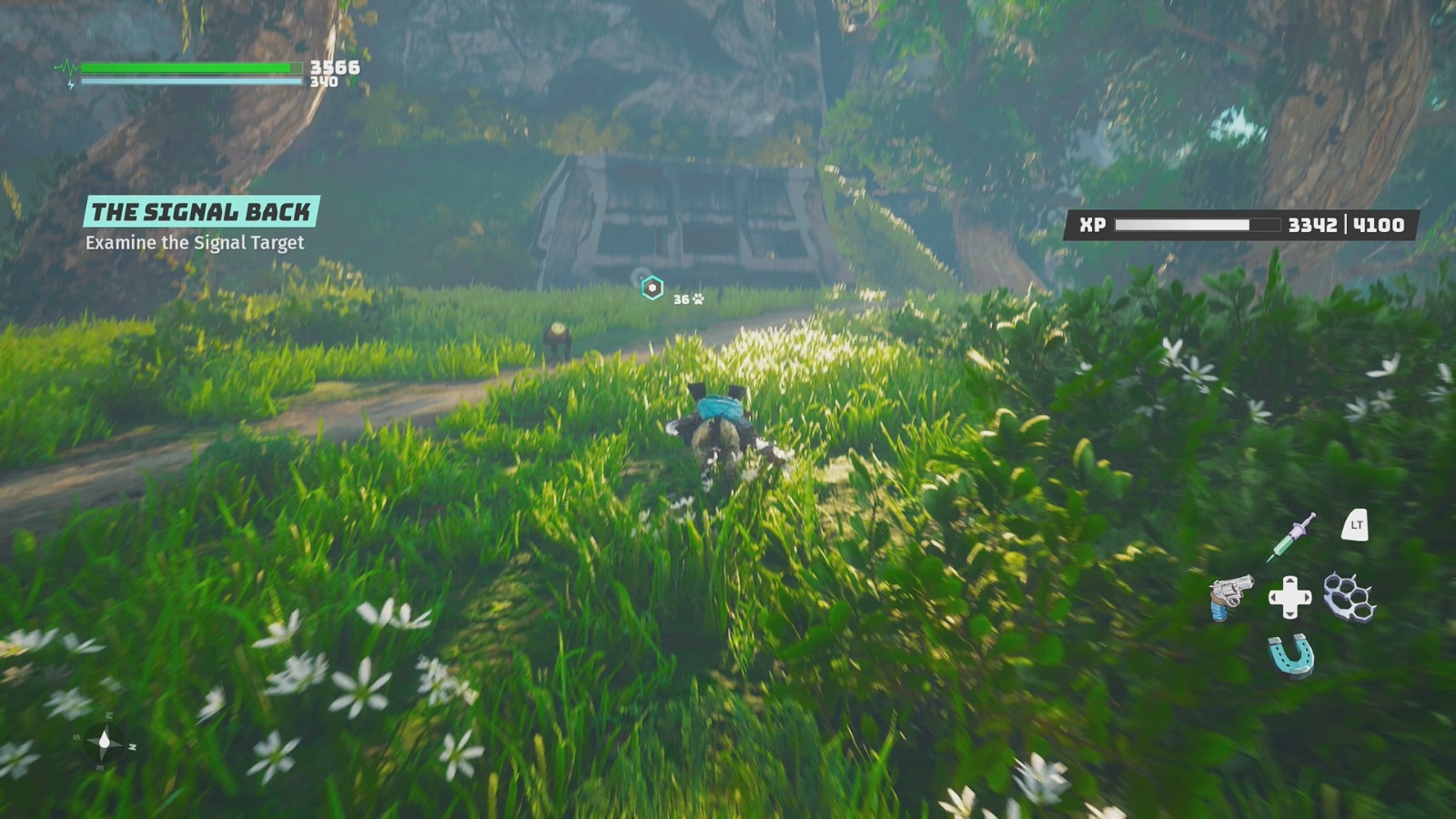The width and height of the screenshot is (1456, 819).
Task: Click the distance counter 36 under the waypoint
Action: 681,299
